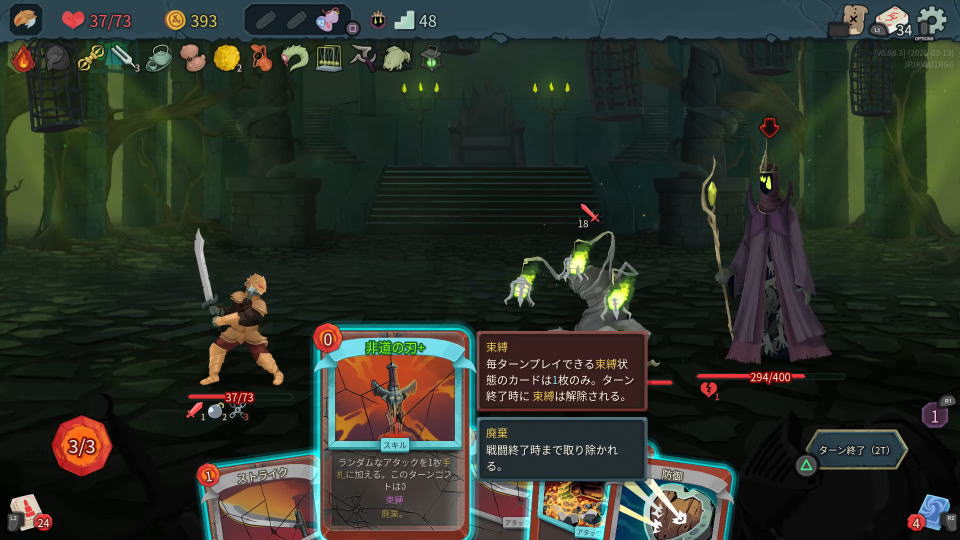Check the floor 48 stairs icon
The width and height of the screenshot is (960, 540).
point(404,20)
